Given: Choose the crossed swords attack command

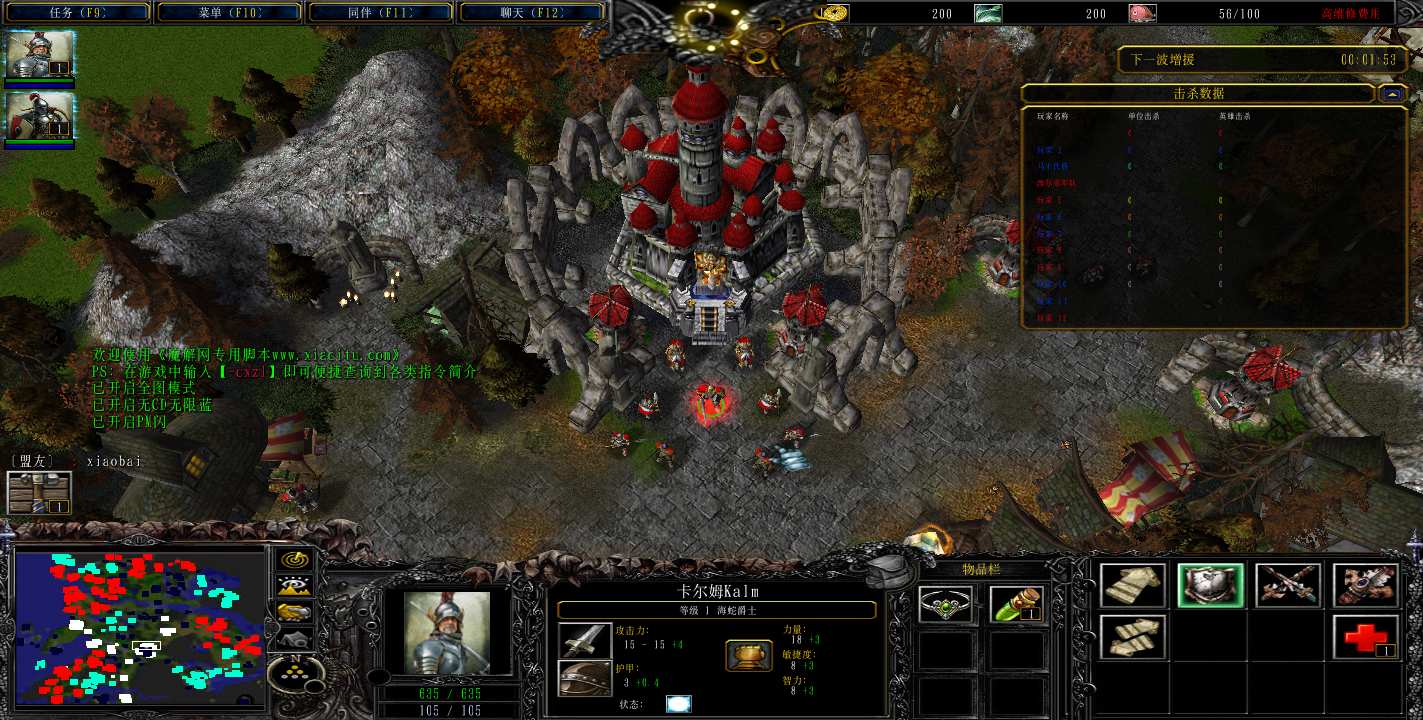Looking at the screenshot, I should (x=1288, y=585).
